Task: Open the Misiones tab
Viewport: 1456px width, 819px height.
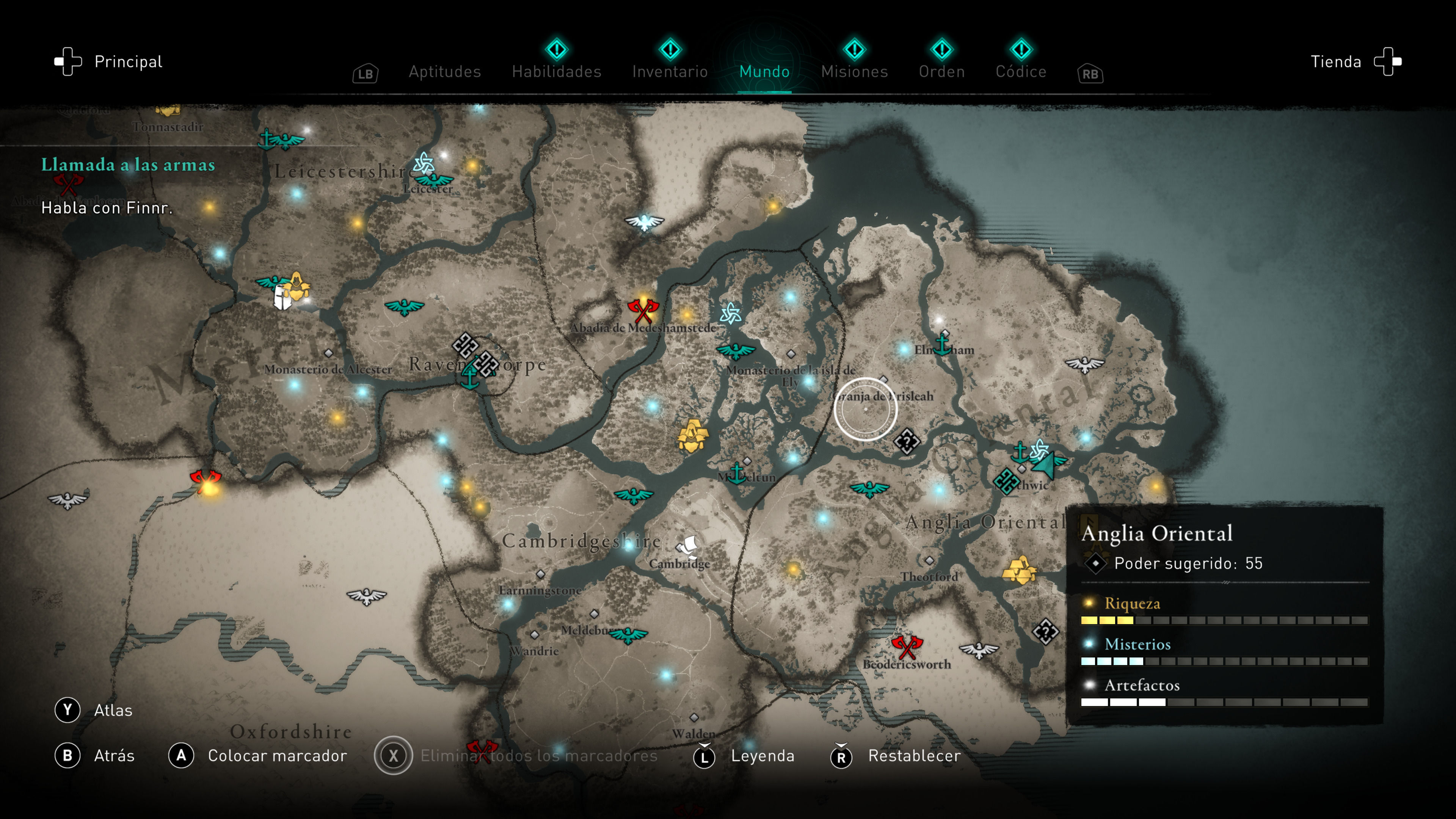Action: 854,72
